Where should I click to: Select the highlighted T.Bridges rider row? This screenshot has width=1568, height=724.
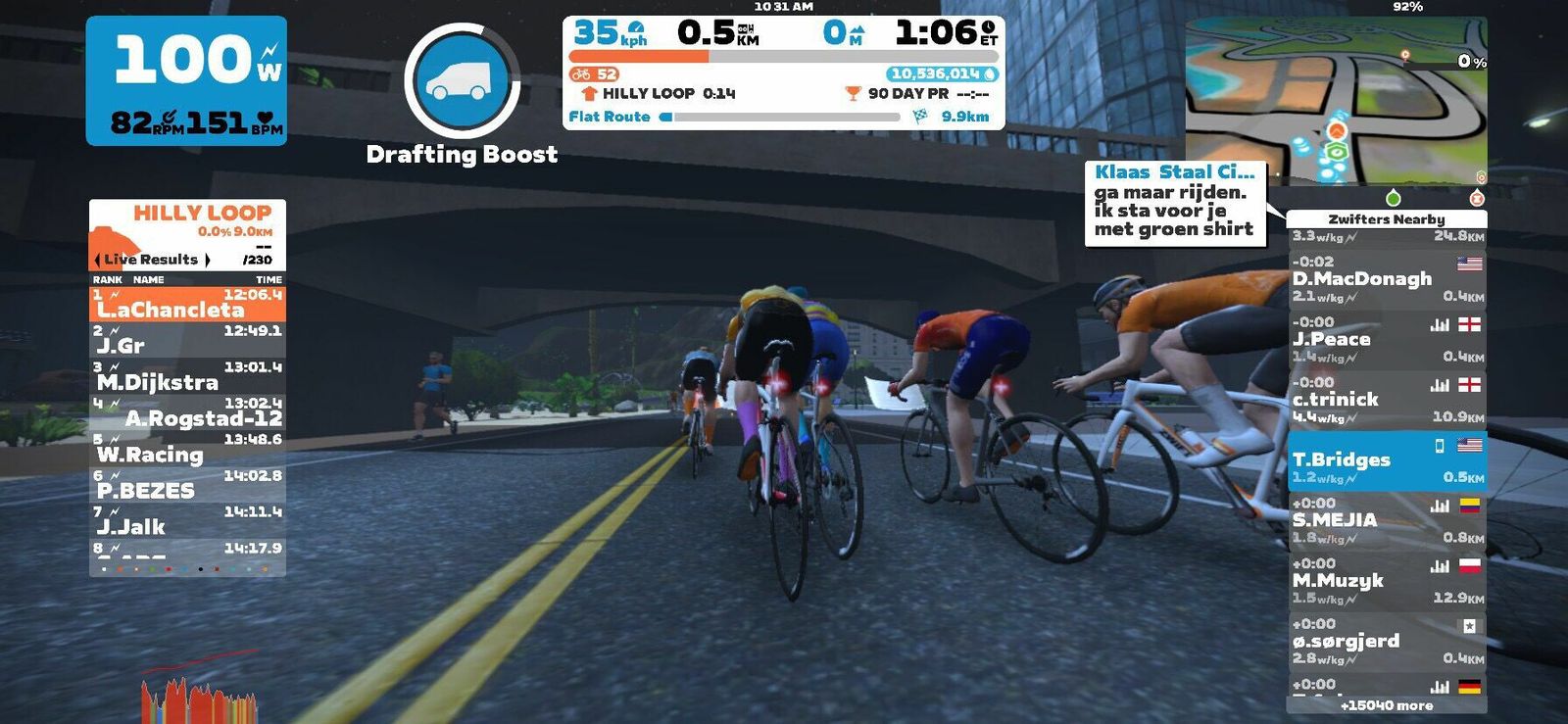pyautogui.click(x=1386, y=459)
